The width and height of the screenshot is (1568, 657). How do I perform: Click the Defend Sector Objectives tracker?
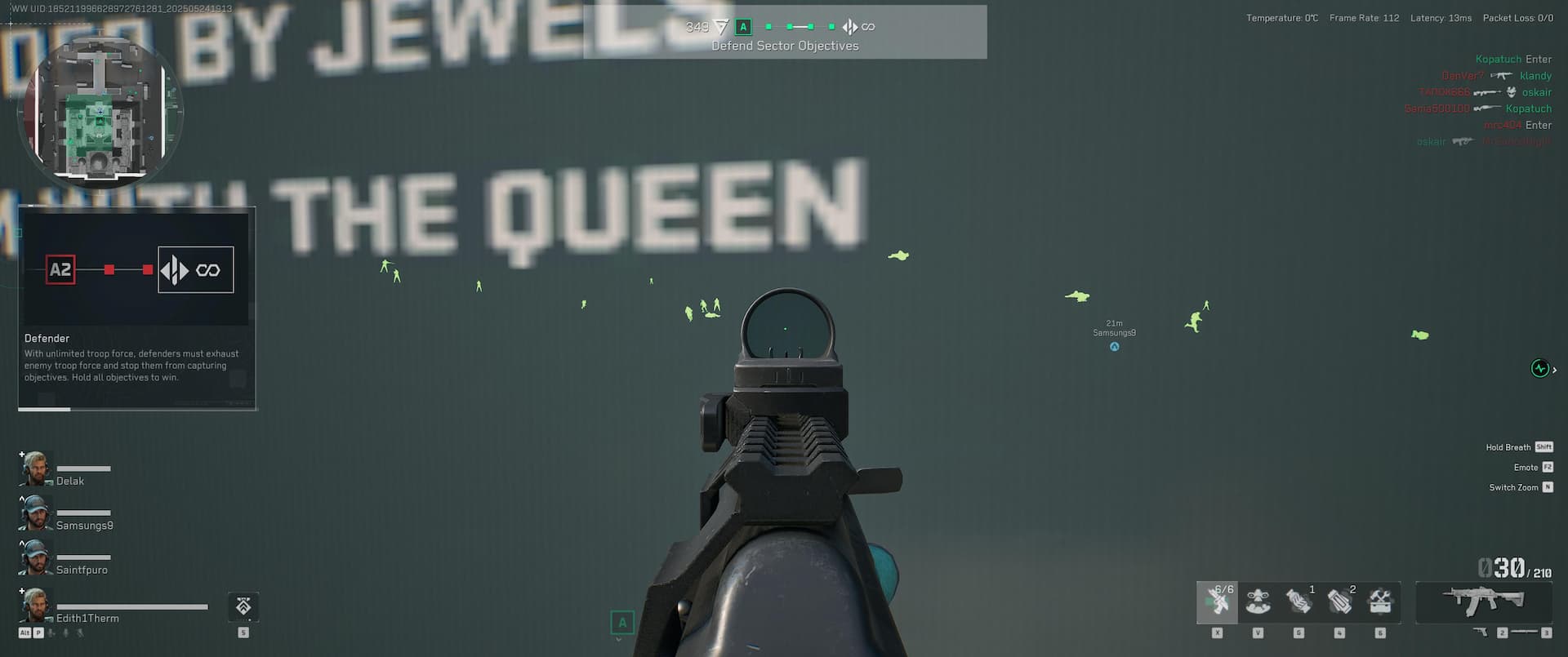[784, 33]
